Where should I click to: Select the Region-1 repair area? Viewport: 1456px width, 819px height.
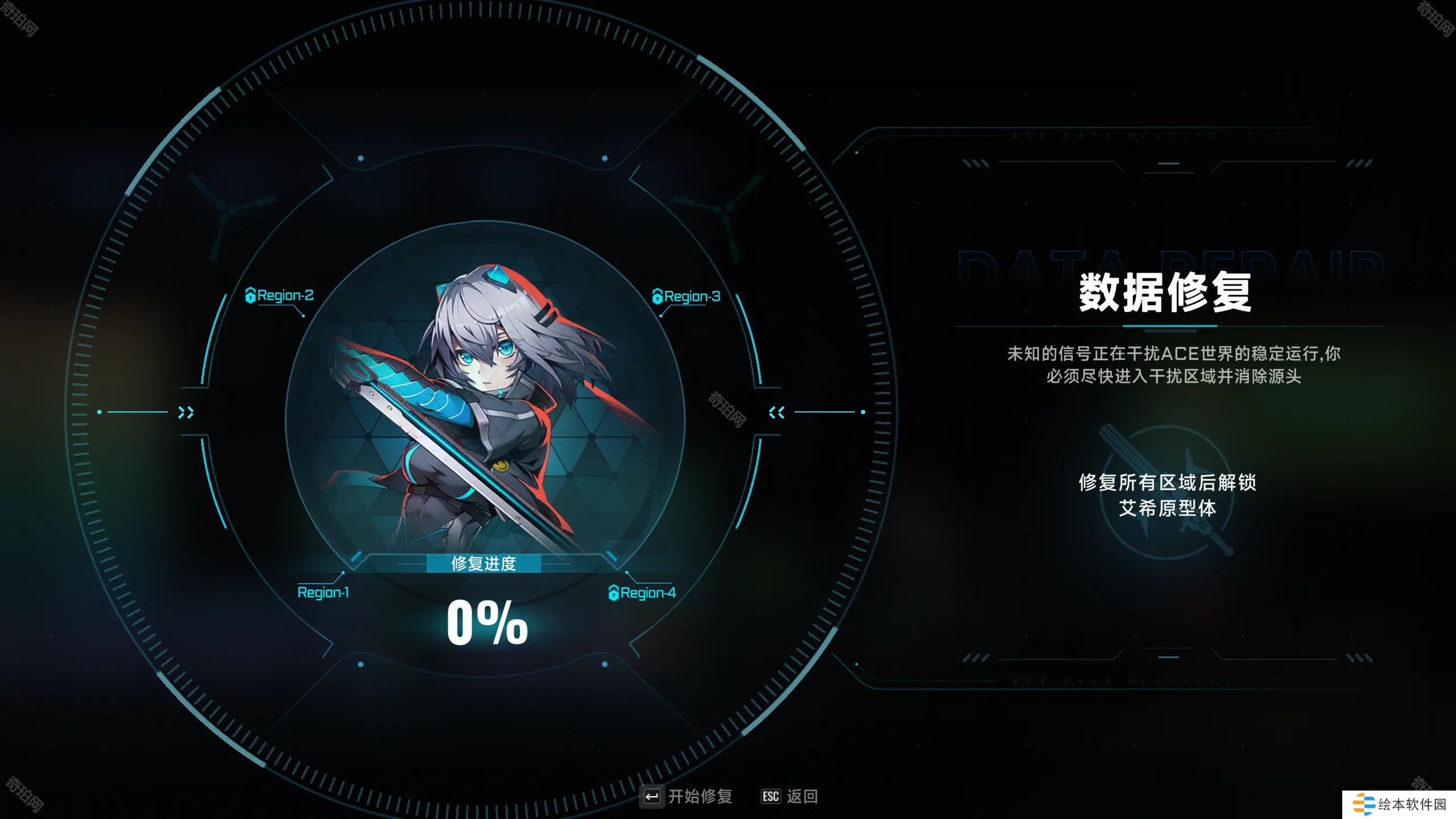(x=323, y=593)
